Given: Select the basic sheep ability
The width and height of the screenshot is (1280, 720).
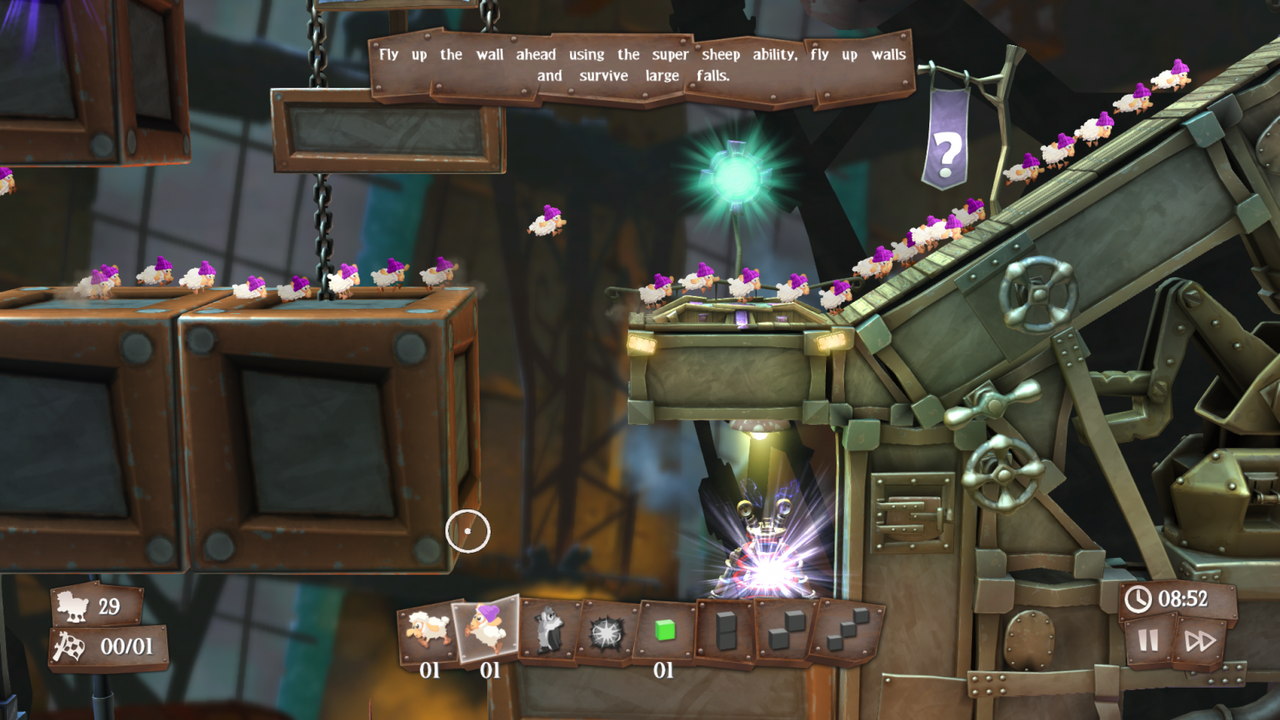Looking at the screenshot, I should [425, 630].
